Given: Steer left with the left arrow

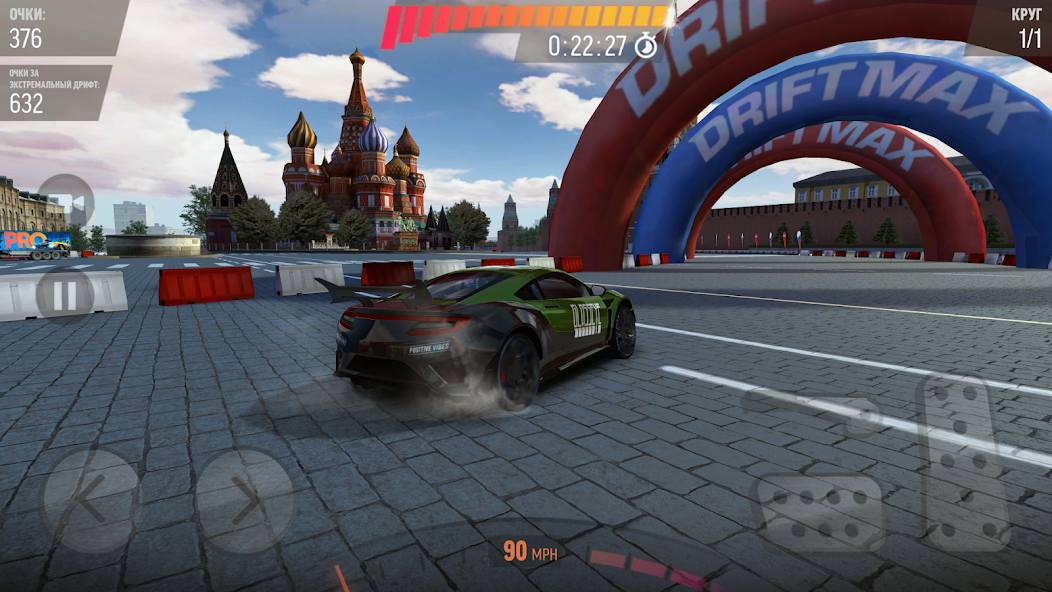Looking at the screenshot, I should coord(91,501).
